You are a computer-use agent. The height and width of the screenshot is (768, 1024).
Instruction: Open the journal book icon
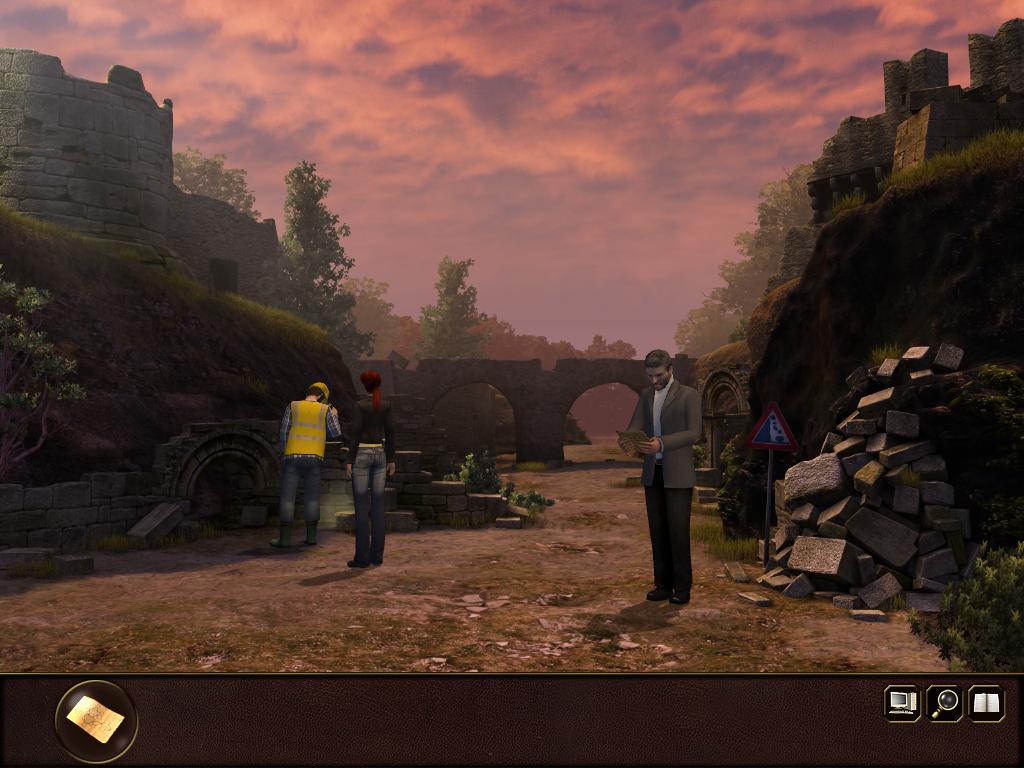[986, 702]
